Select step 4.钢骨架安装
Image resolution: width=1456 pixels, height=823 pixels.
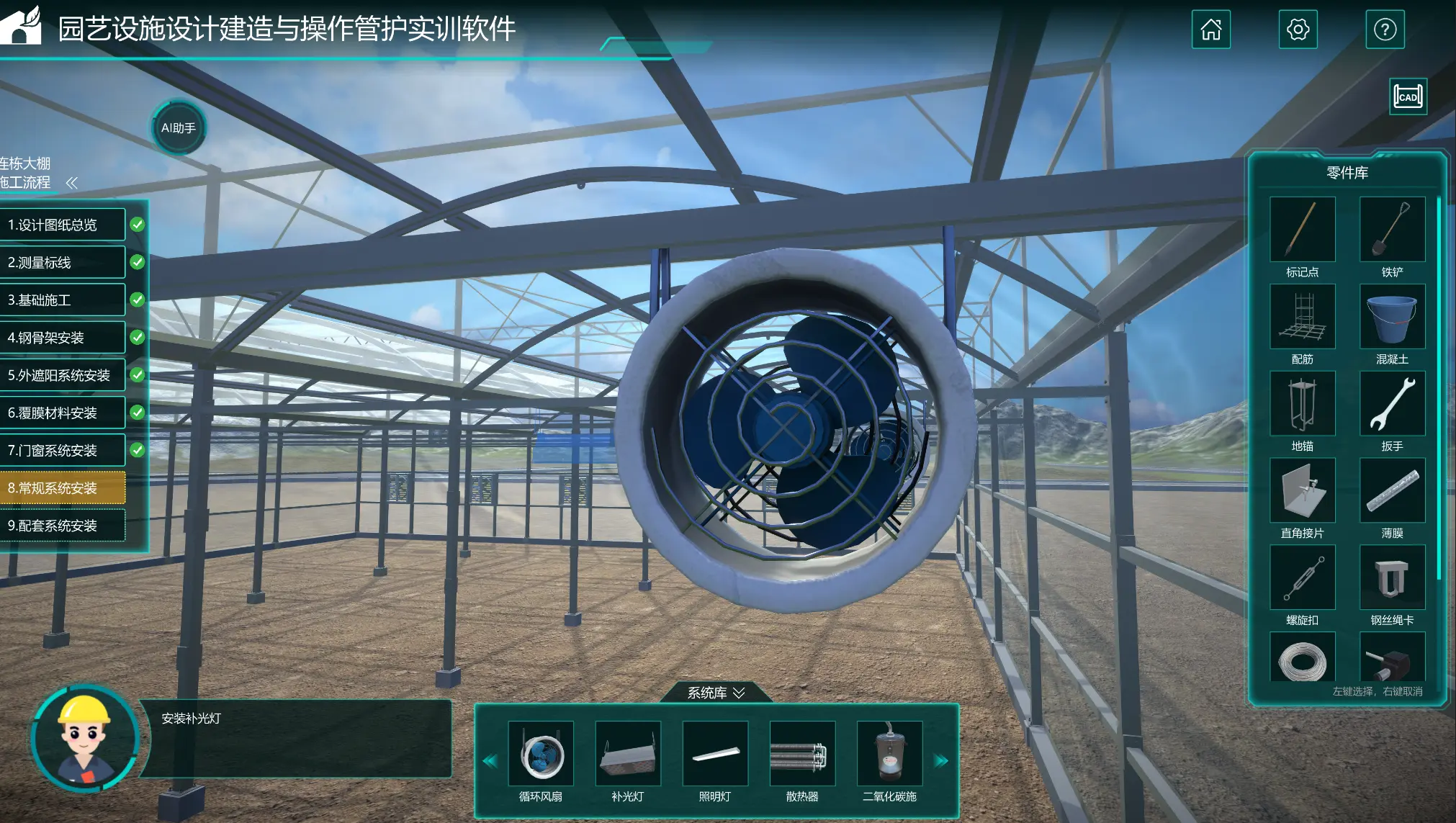[63, 338]
